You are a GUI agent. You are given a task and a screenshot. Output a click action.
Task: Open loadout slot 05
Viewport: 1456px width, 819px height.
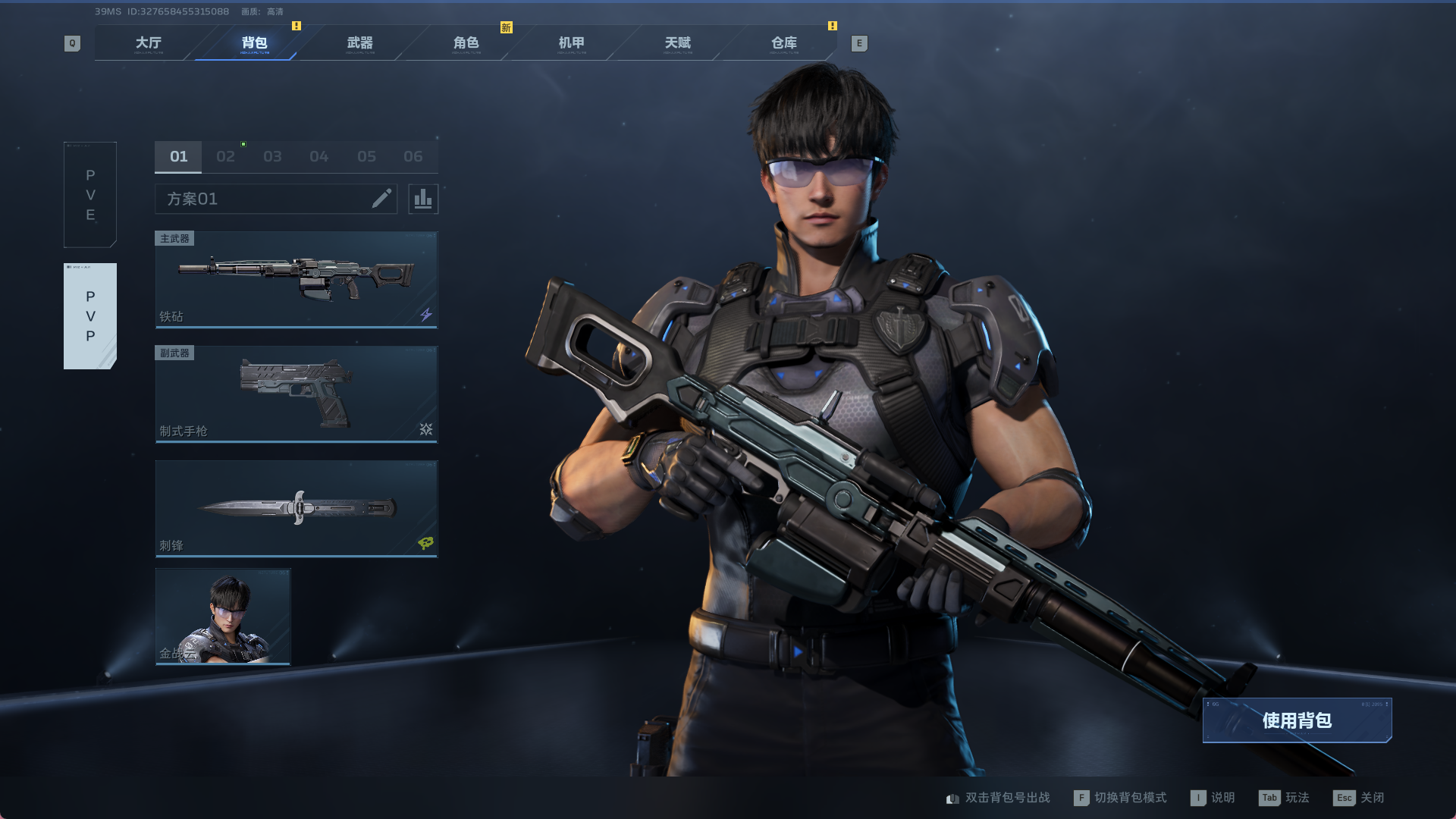[x=366, y=157]
